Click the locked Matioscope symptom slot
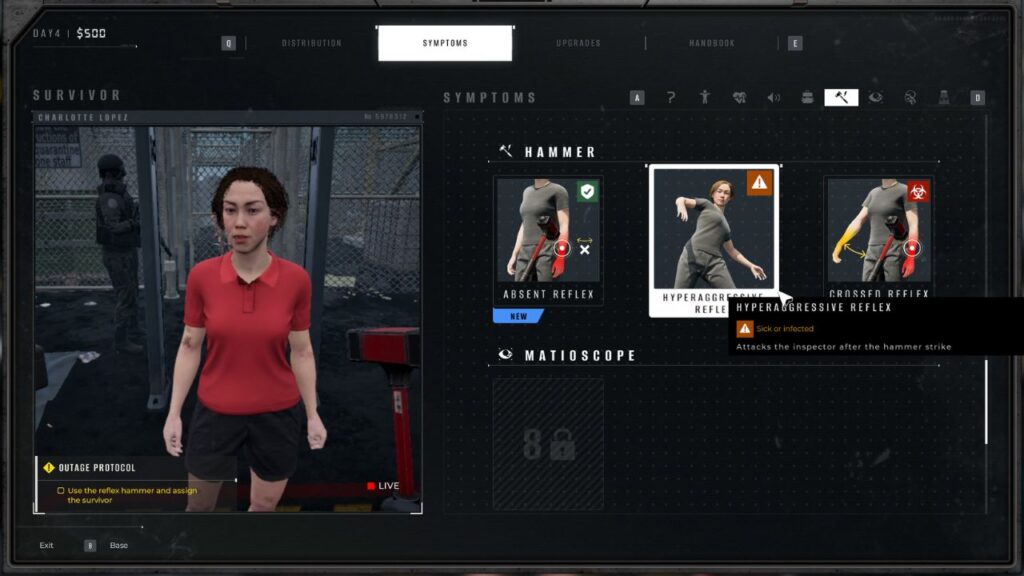The height and width of the screenshot is (576, 1024). pyautogui.click(x=548, y=445)
